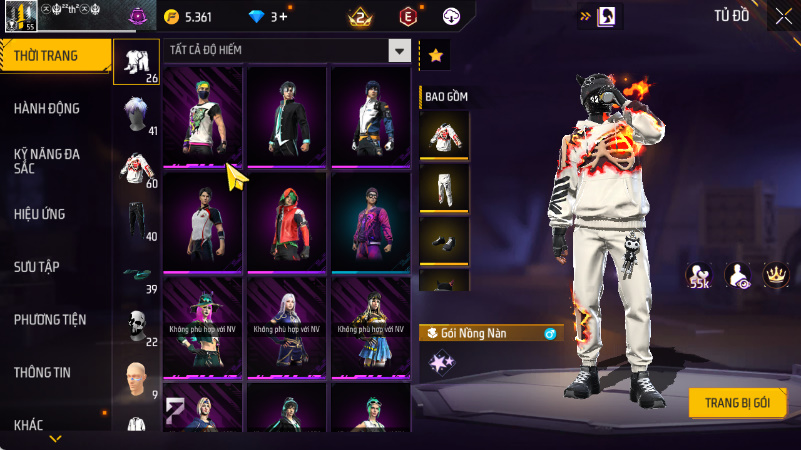
Task: Choose the Phương Tiện category
Action: [x=50, y=319]
